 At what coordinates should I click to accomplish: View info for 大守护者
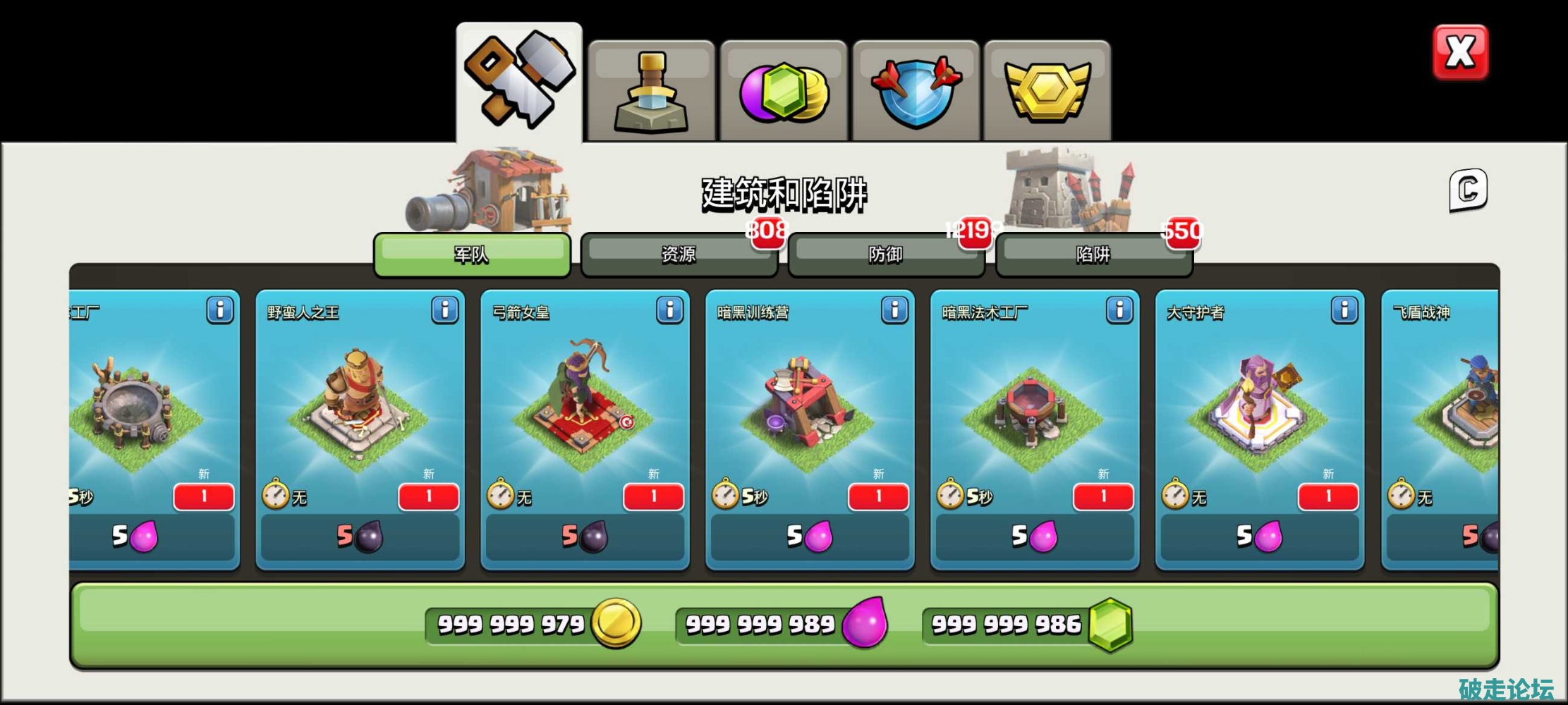point(1344,310)
